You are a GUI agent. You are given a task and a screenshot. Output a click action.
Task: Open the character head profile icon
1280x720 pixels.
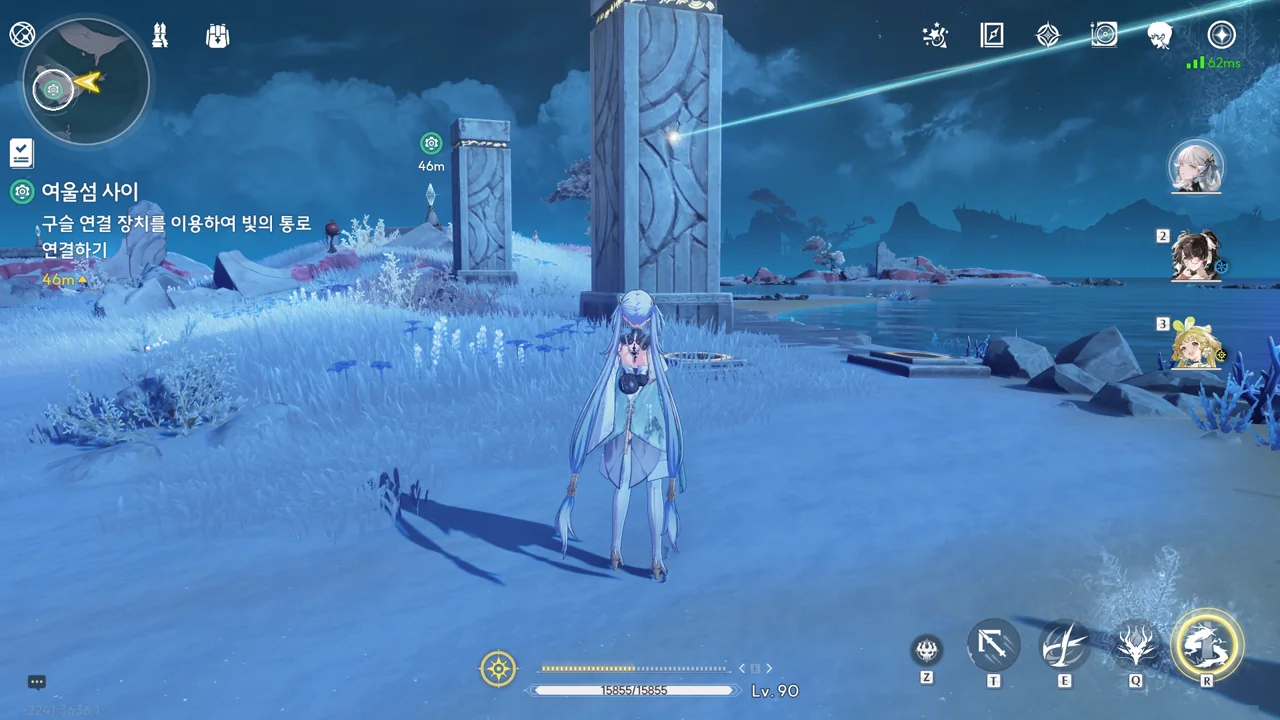[1160, 36]
